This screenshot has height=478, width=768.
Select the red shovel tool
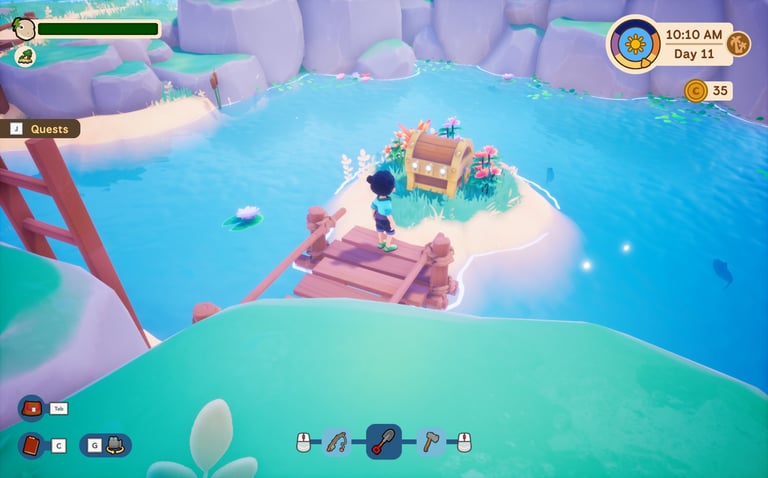coord(384,441)
